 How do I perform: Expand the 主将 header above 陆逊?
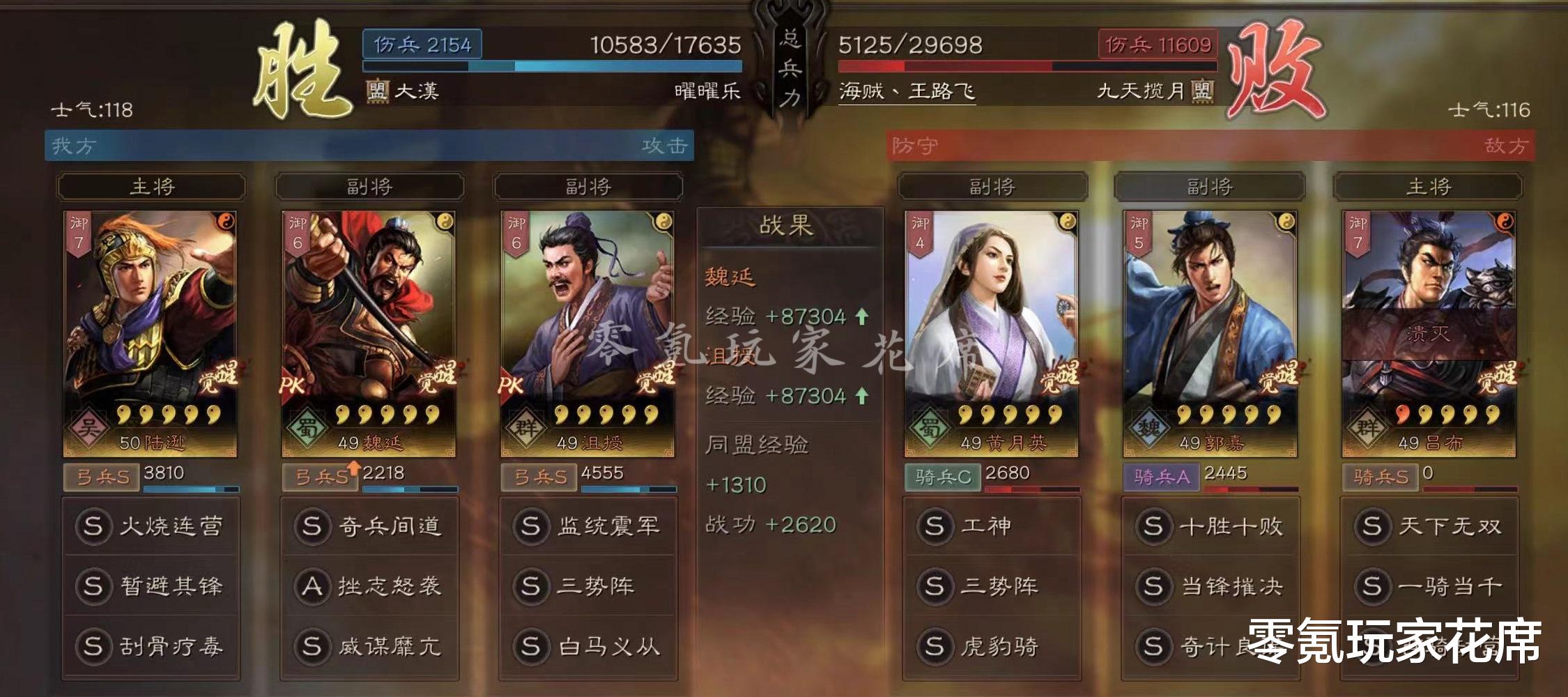tap(151, 187)
